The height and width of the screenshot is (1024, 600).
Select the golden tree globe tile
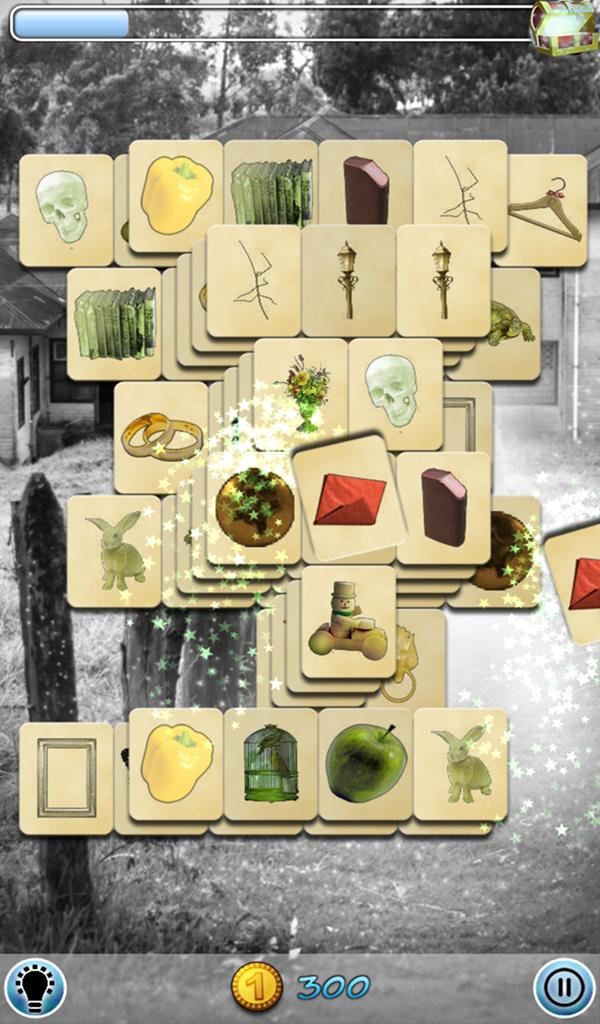coord(253,507)
